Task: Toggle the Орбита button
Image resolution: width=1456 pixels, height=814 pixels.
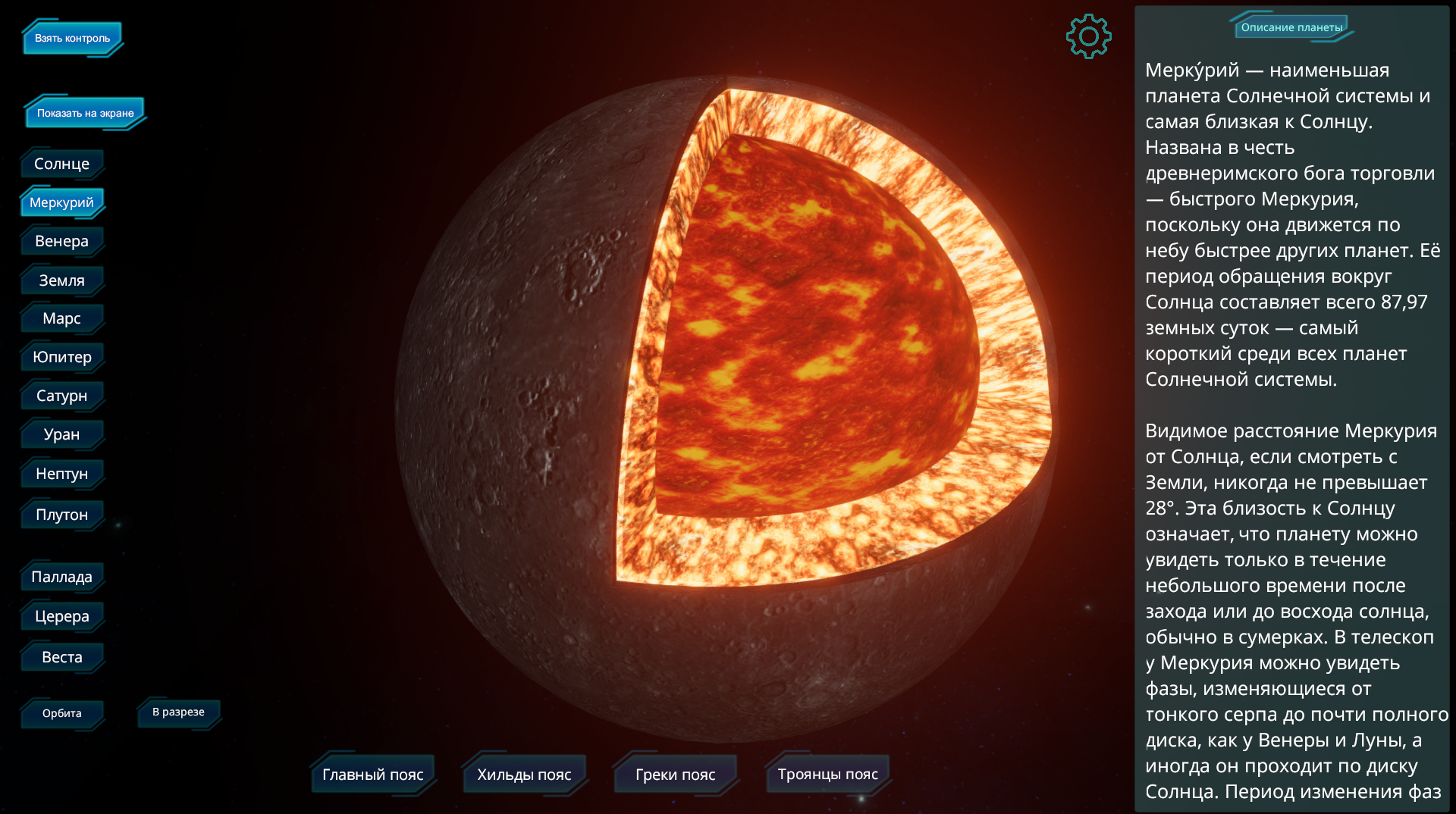Action: point(61,713)
